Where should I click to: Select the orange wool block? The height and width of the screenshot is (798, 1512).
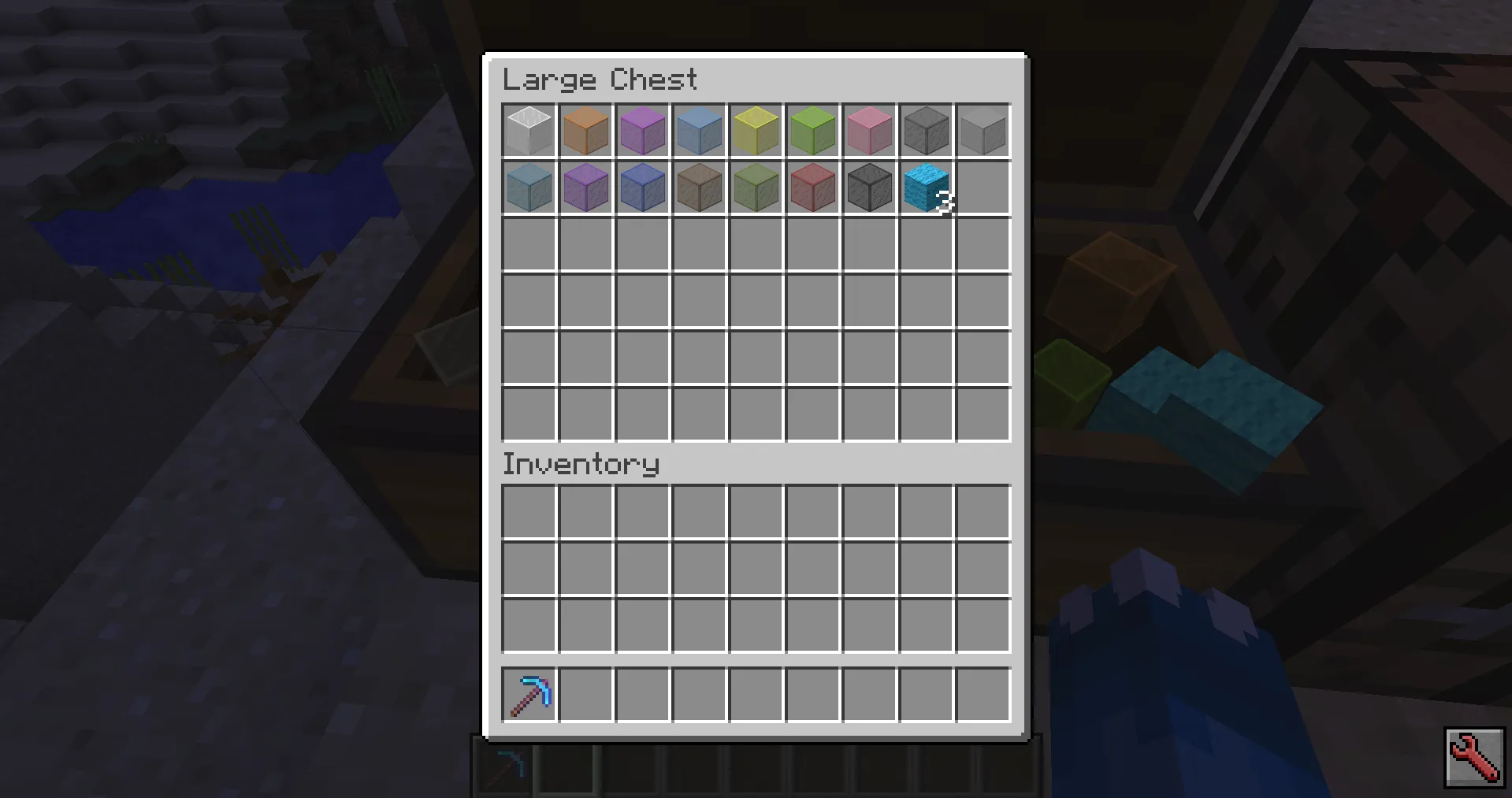click(585, 131)
